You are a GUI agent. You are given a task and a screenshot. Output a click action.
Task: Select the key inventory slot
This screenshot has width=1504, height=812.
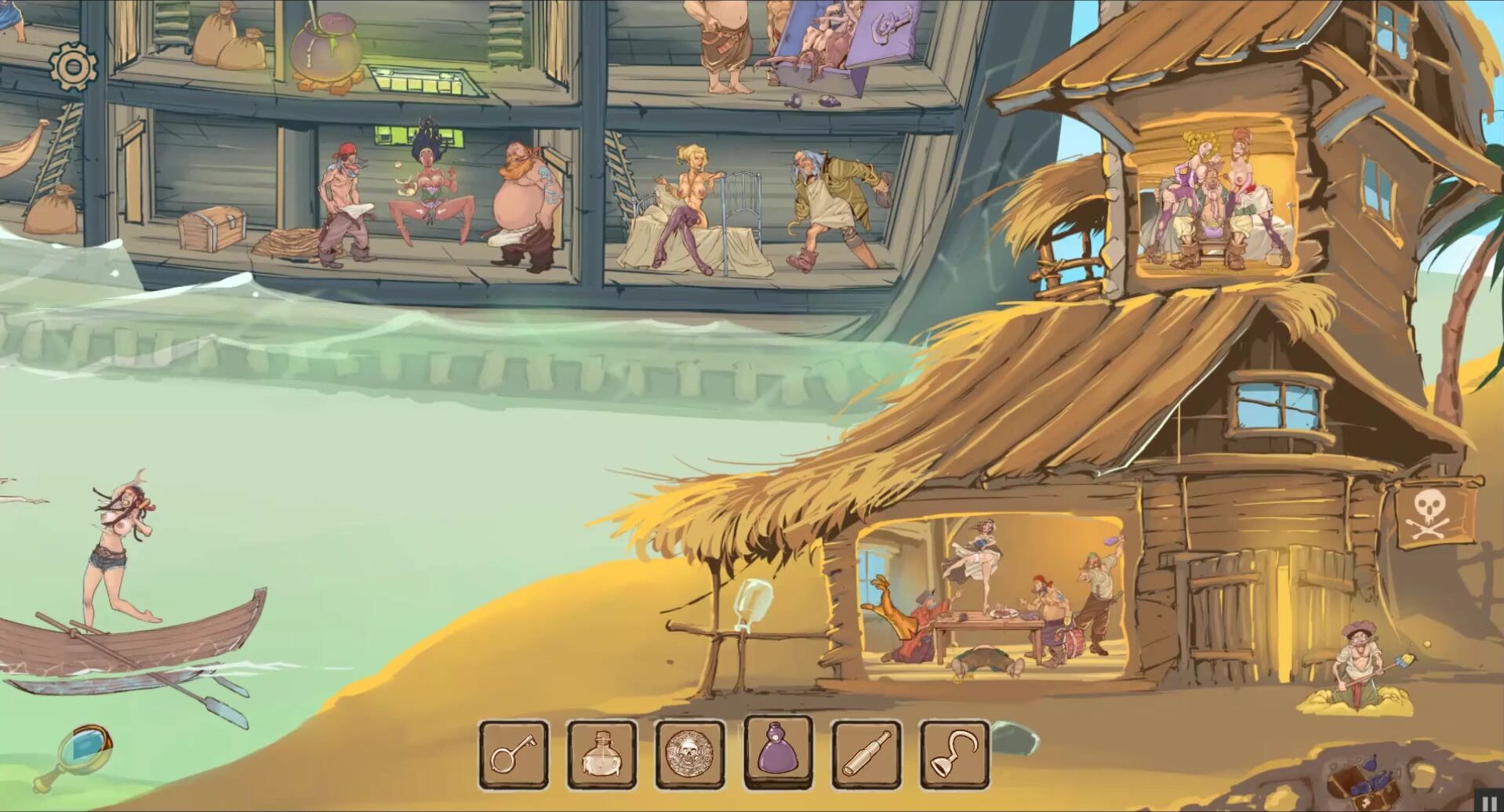(514, 756)
